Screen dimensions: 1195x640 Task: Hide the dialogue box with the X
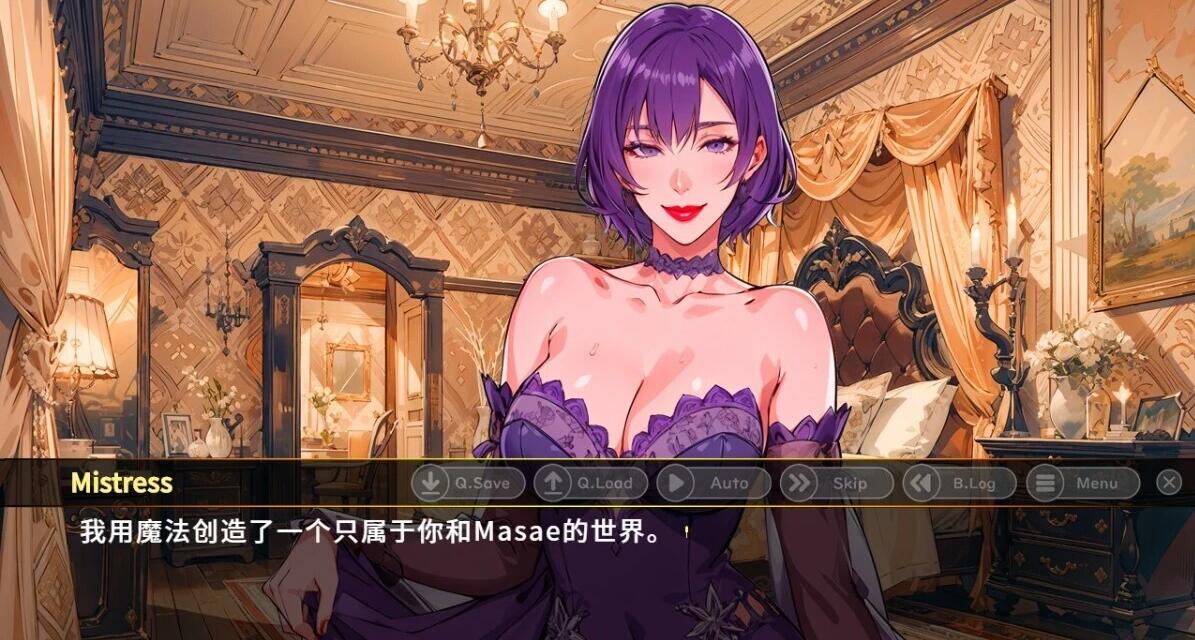[x=1169, y=483]
